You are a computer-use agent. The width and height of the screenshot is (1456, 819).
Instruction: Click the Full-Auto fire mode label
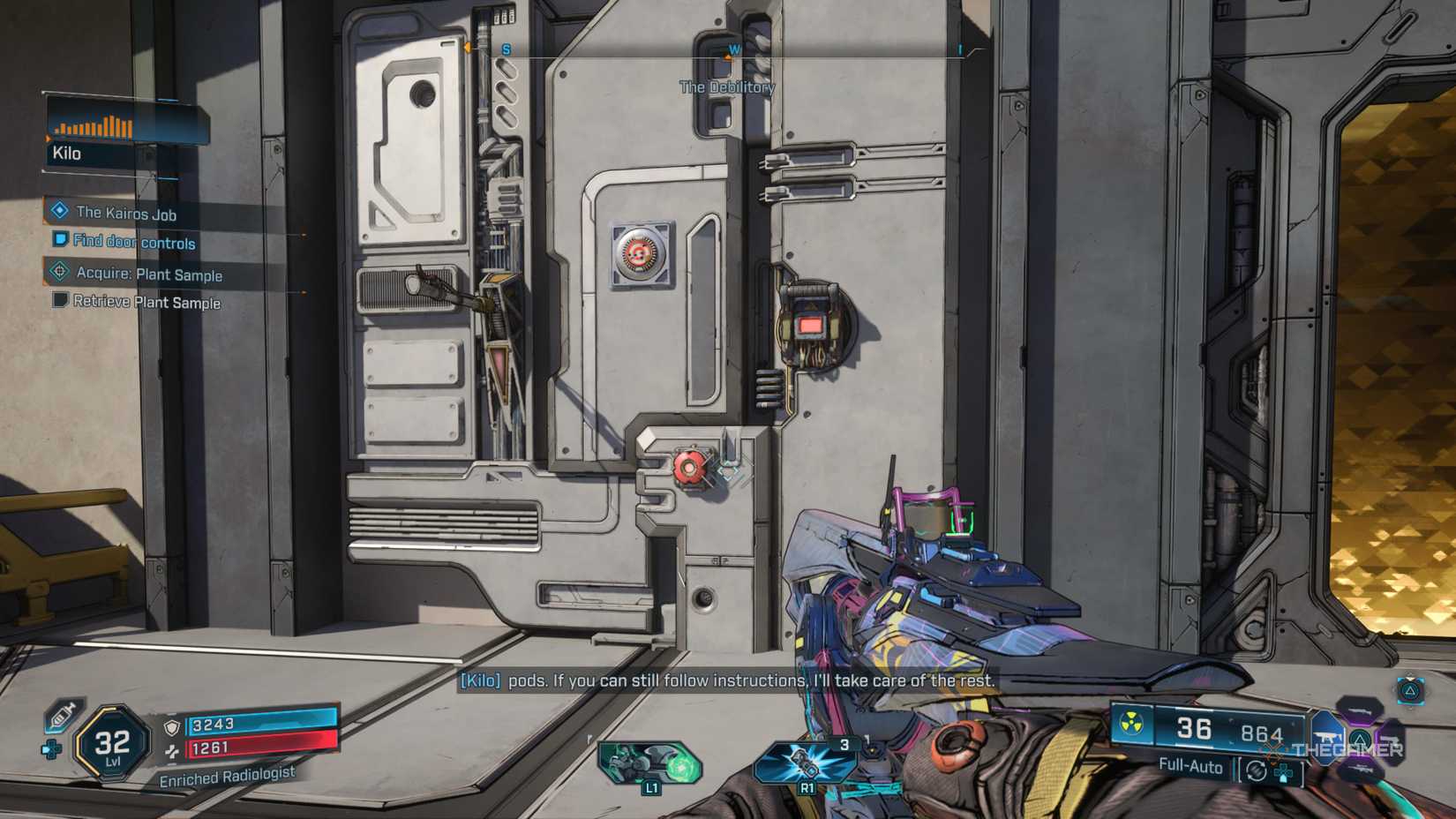tap(1190, 767)
